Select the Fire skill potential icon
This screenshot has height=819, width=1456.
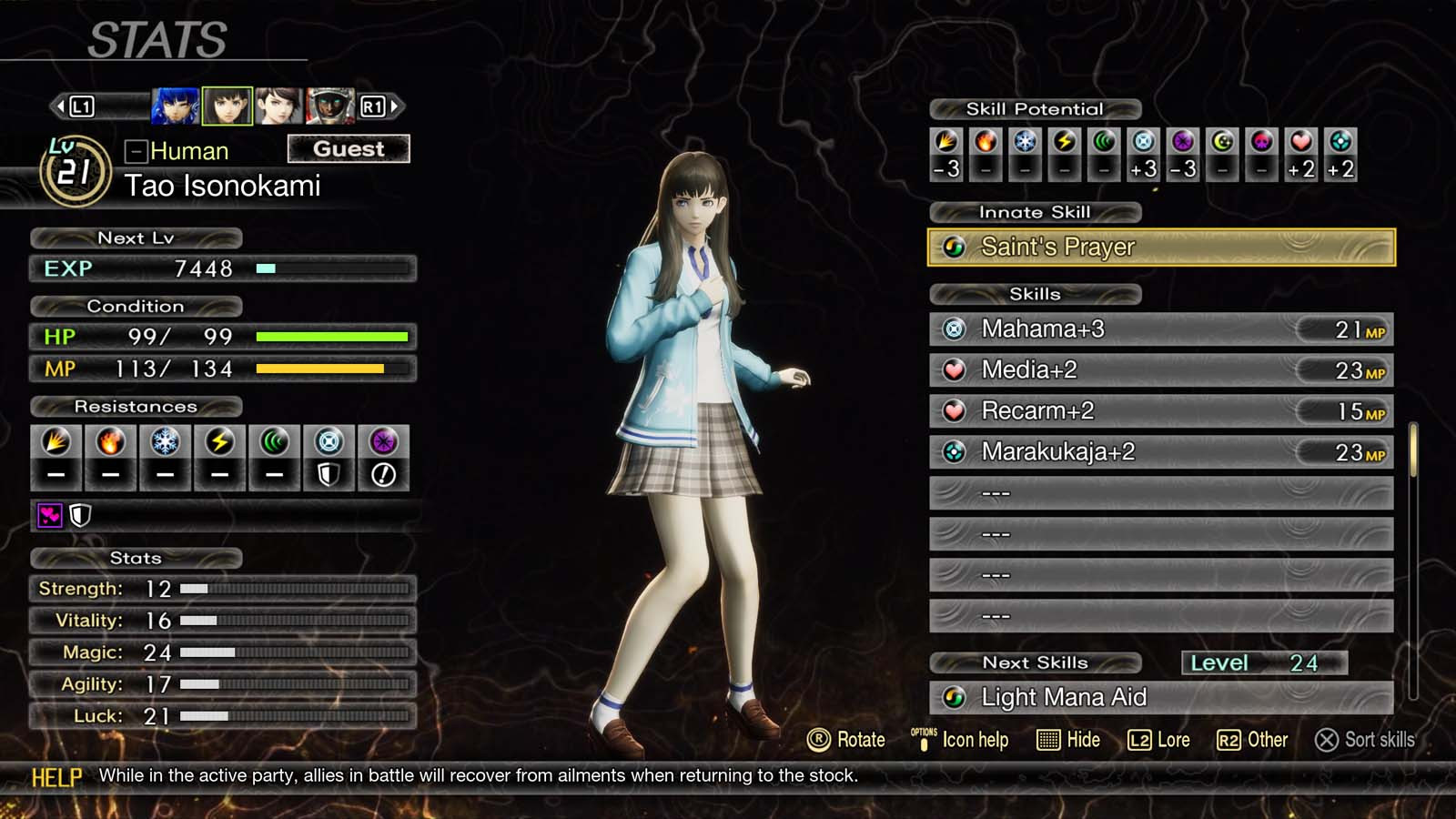985,143
